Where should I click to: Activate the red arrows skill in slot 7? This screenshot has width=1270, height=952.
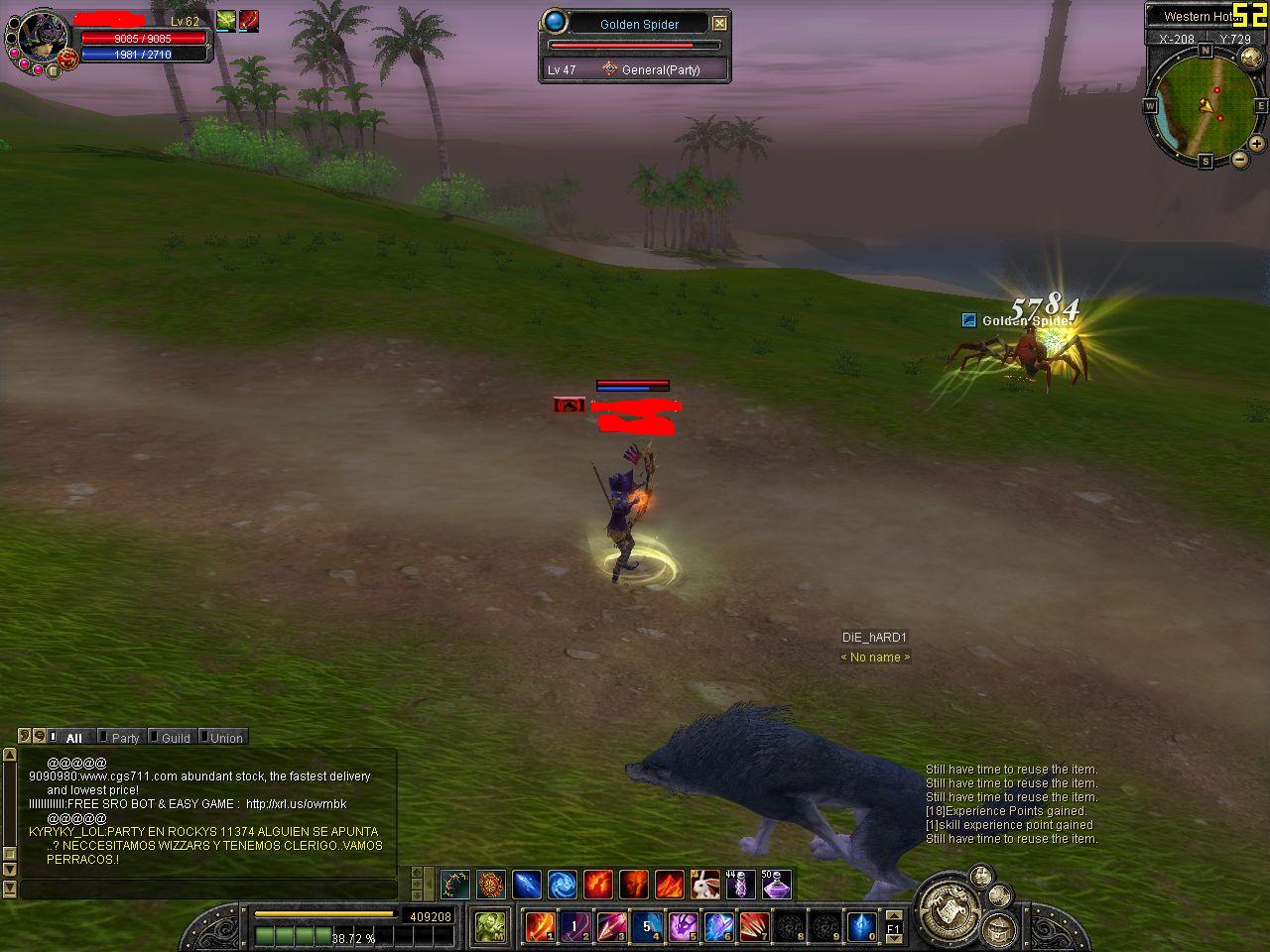tap(753, 927)
